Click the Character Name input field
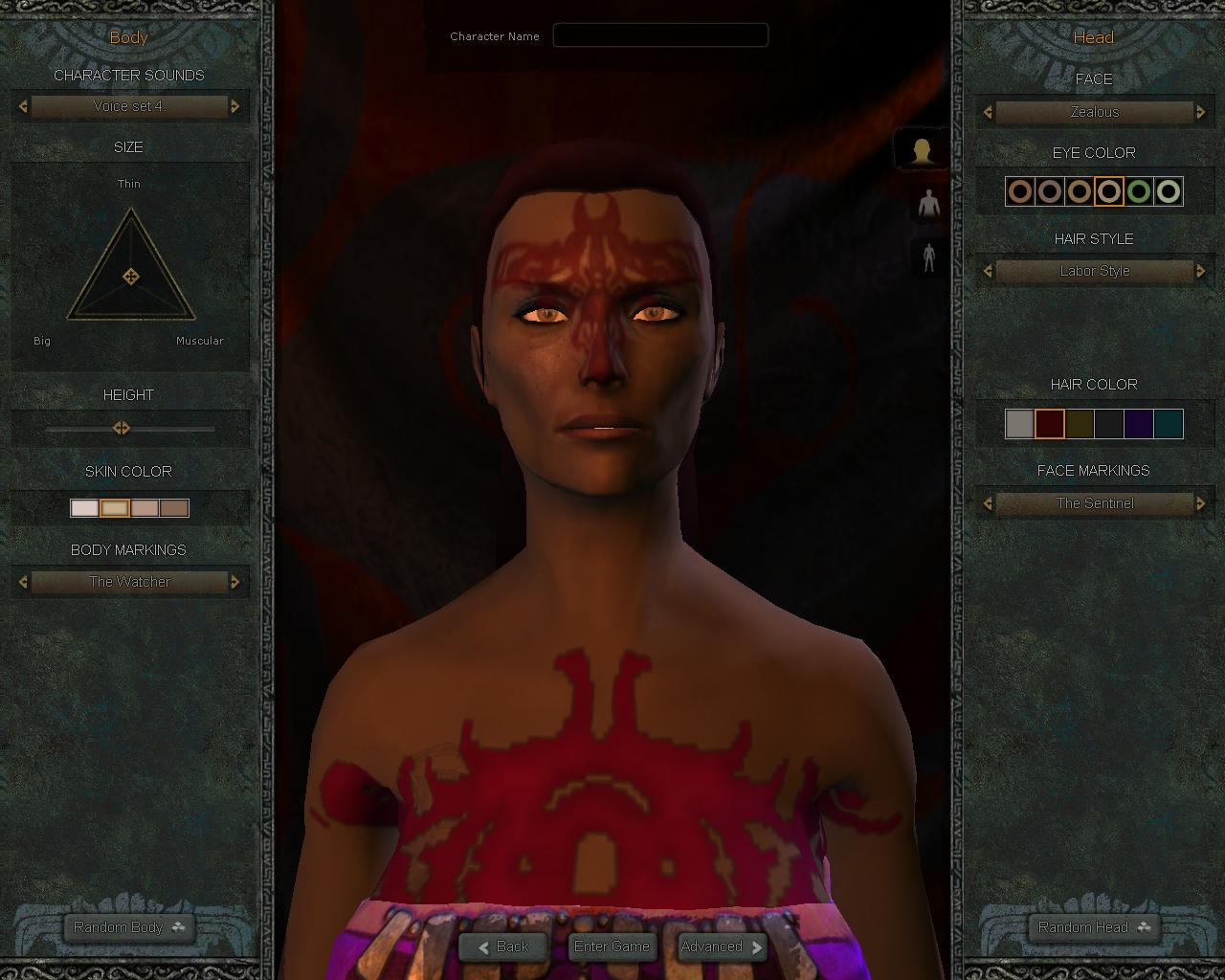This screenshot has width=1225, height=980. tap(660, 35)
